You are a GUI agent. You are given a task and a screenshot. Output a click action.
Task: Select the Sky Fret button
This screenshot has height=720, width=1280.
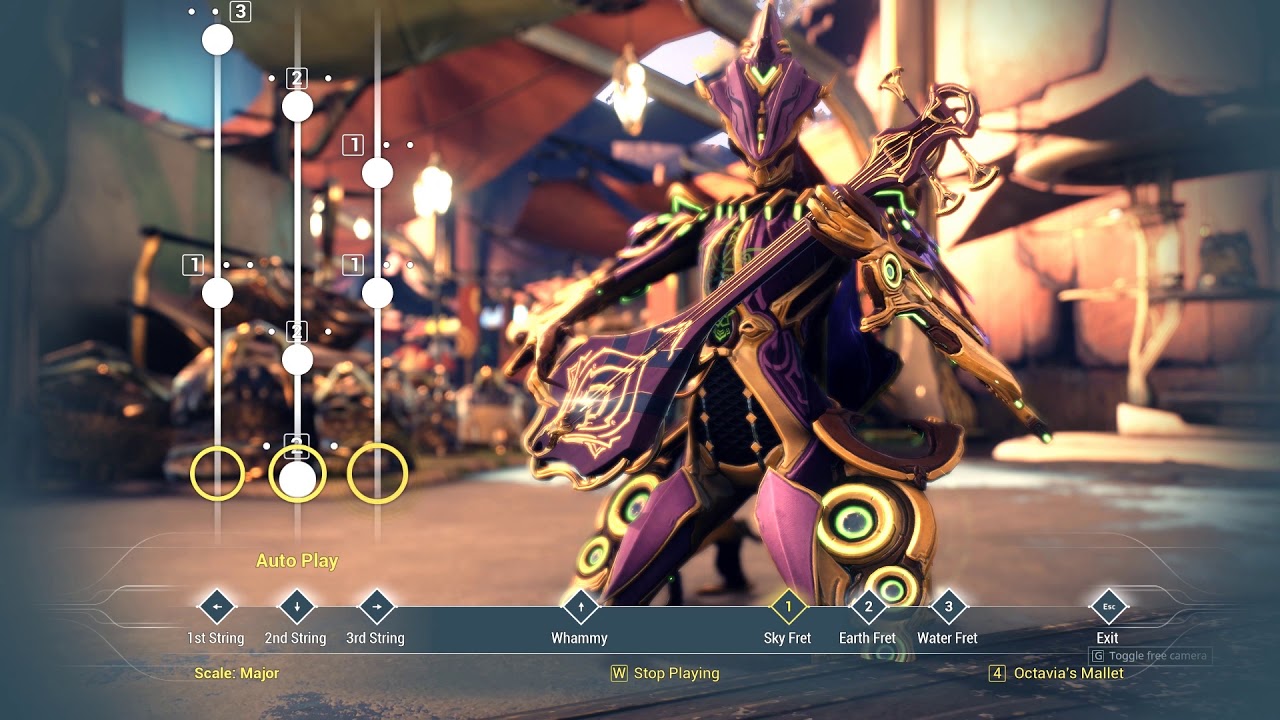click(x=788, y=607)
